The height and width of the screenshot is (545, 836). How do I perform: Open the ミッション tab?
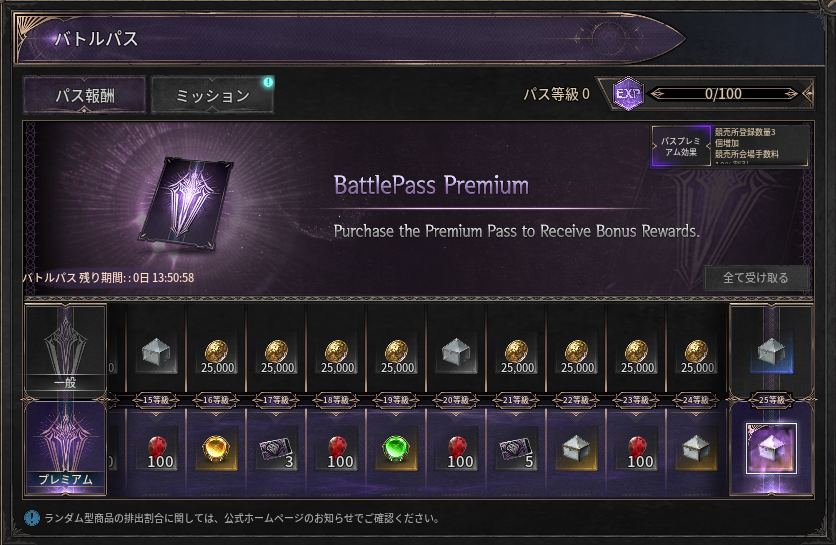[x=212, y=95]
